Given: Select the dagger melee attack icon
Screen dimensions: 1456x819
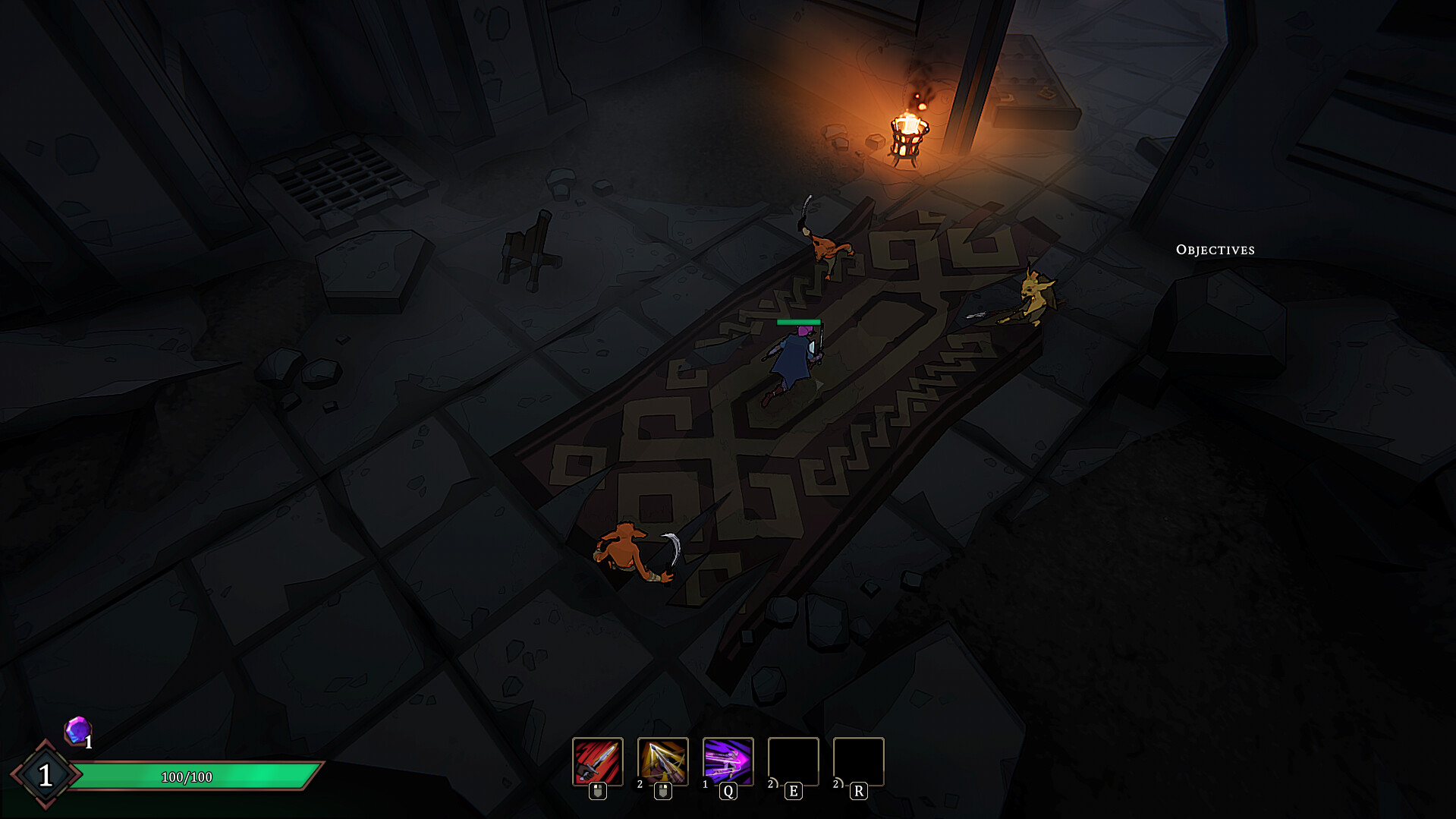Looking at the screenshot, I should [597, 763].
